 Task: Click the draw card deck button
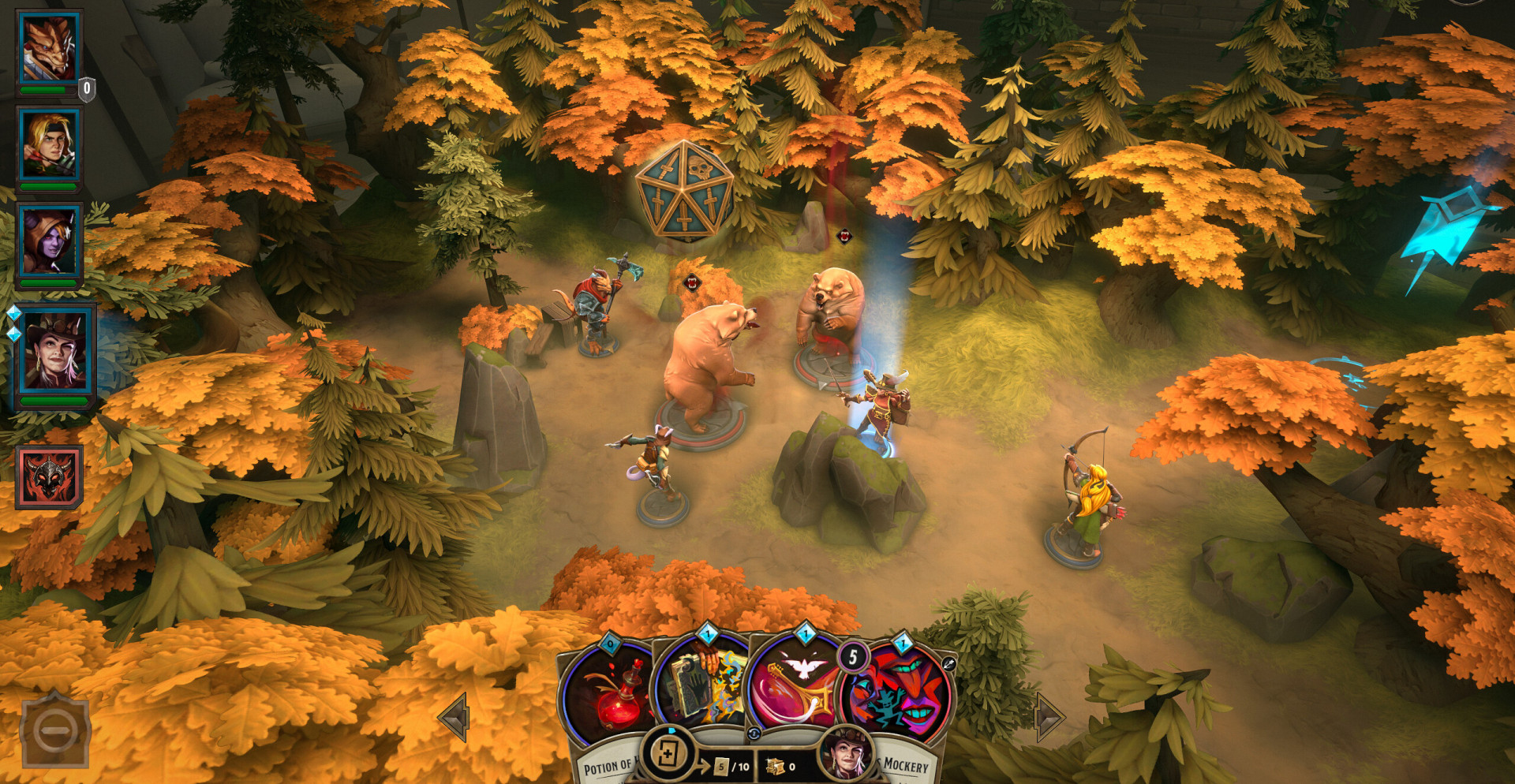click(x=668, y=754)
